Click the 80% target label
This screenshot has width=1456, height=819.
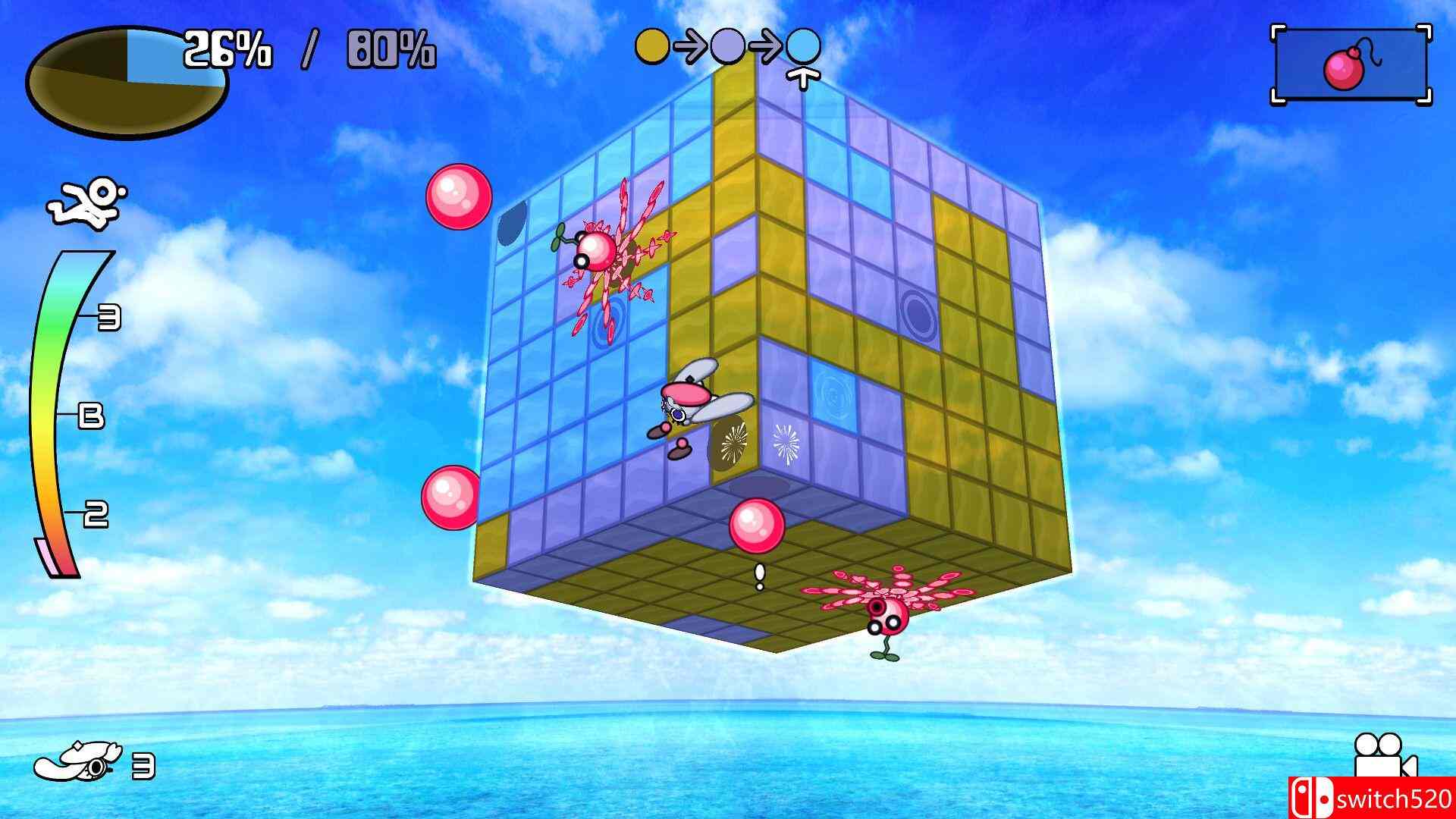point(391,49)
